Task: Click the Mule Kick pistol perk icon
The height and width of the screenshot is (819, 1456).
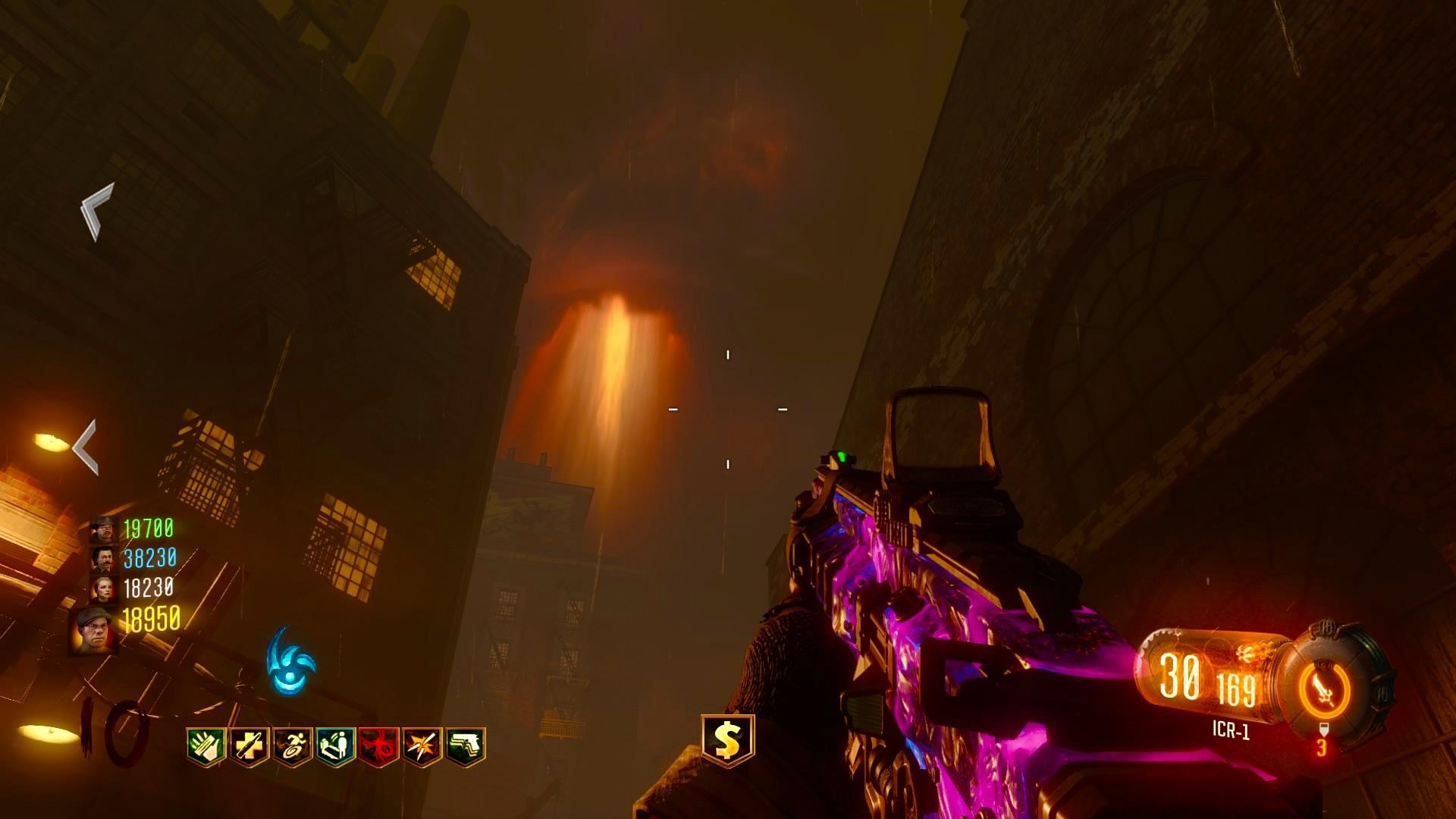Action: [466, 746]
